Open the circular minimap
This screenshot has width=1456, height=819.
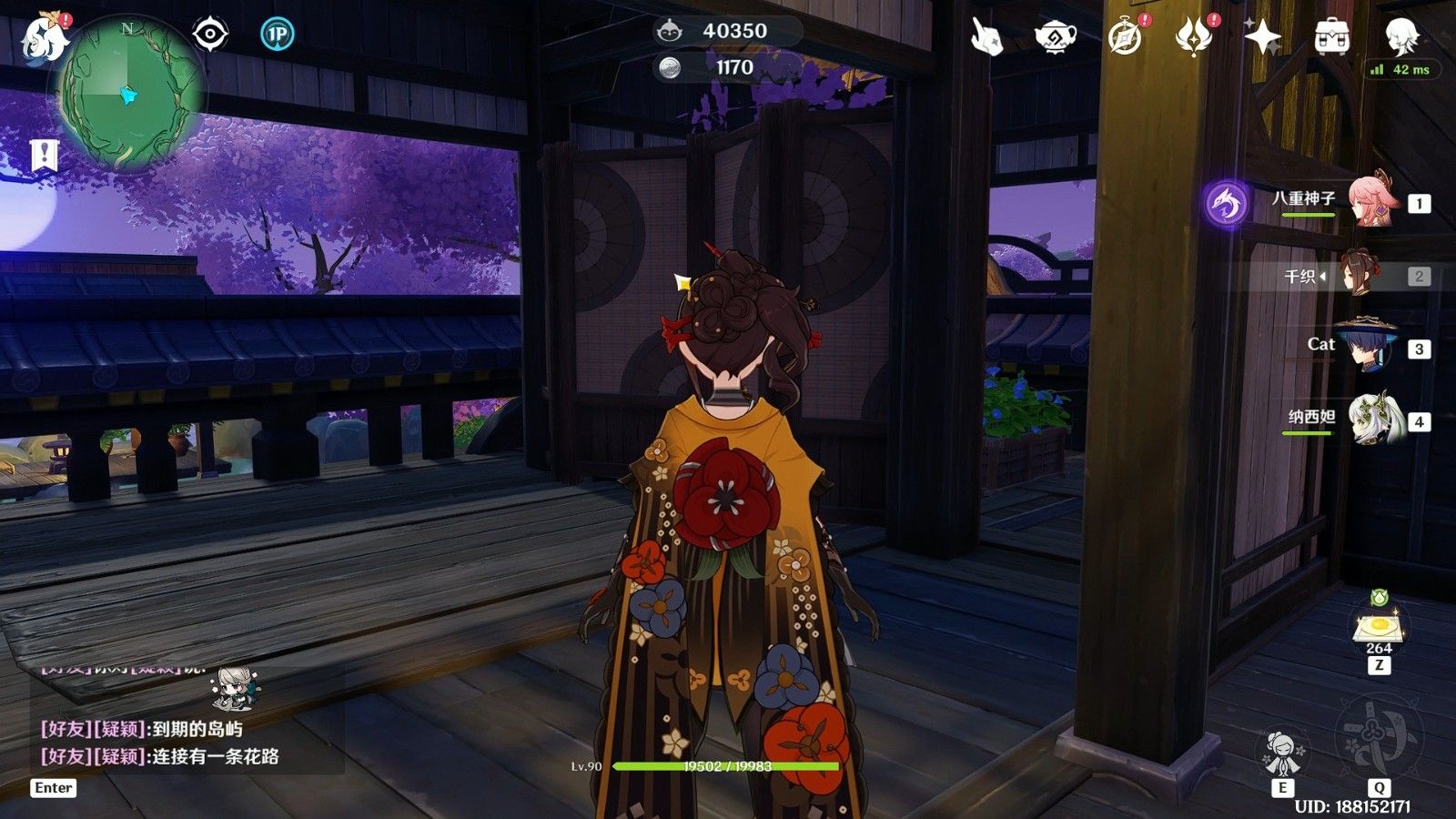(128, 94)
